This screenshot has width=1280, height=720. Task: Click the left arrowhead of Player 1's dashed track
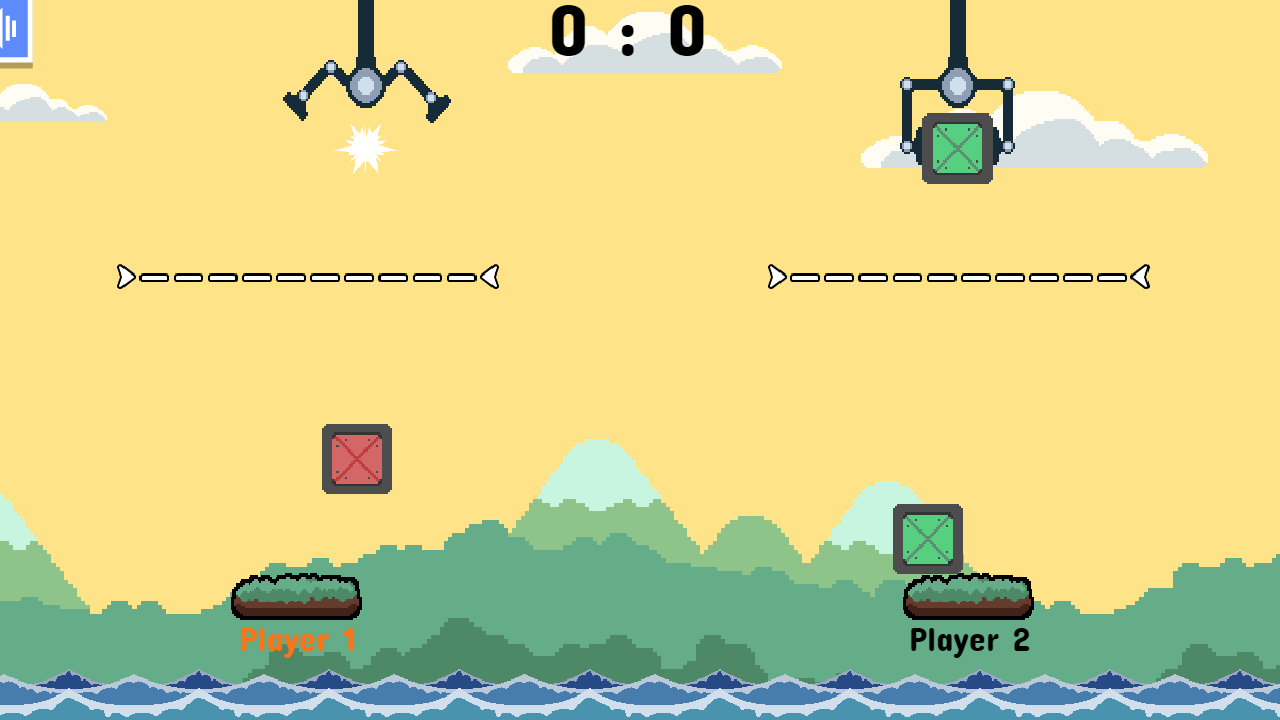124,277
